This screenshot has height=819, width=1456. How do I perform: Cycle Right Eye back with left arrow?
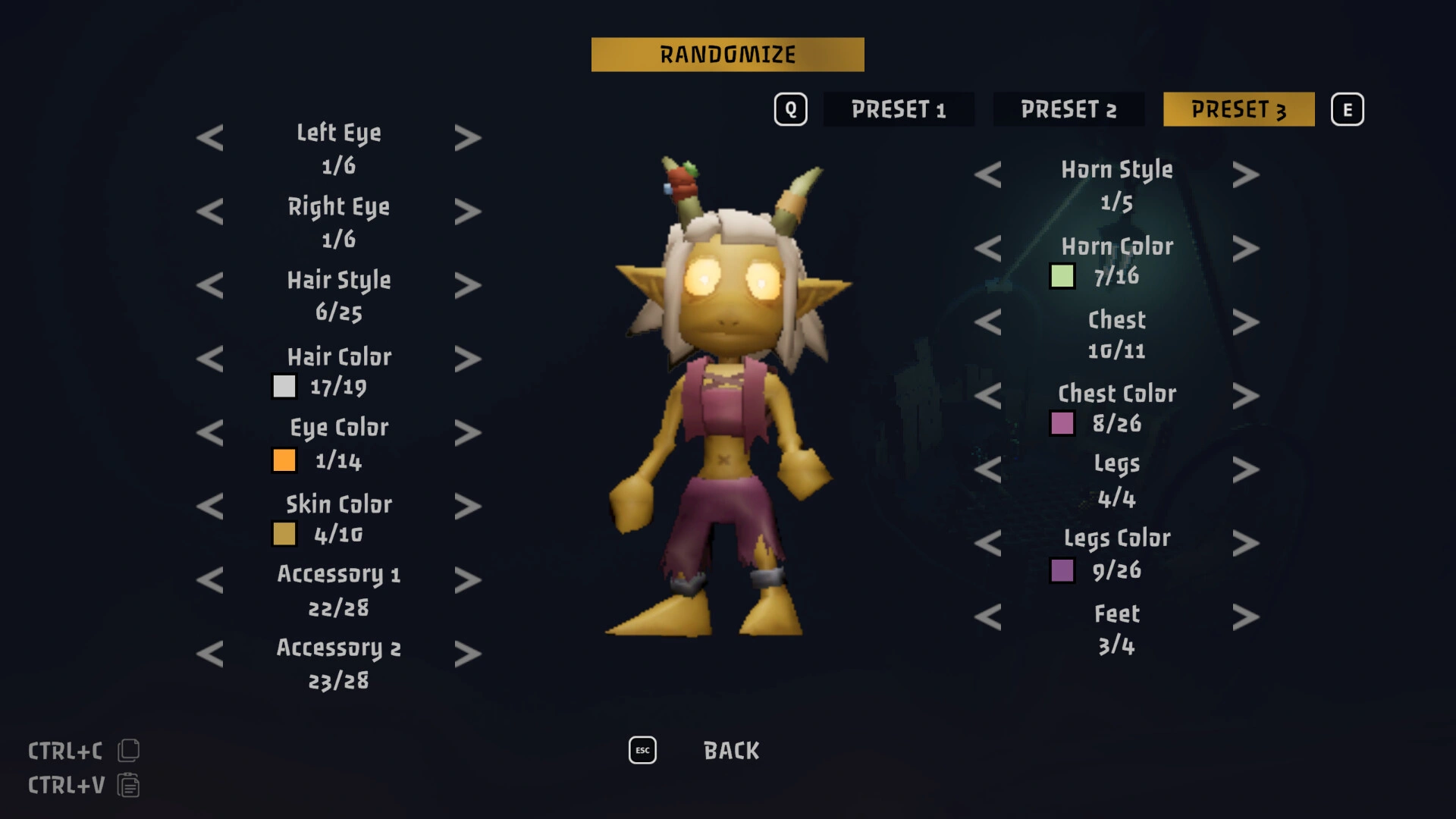[210, 212]
